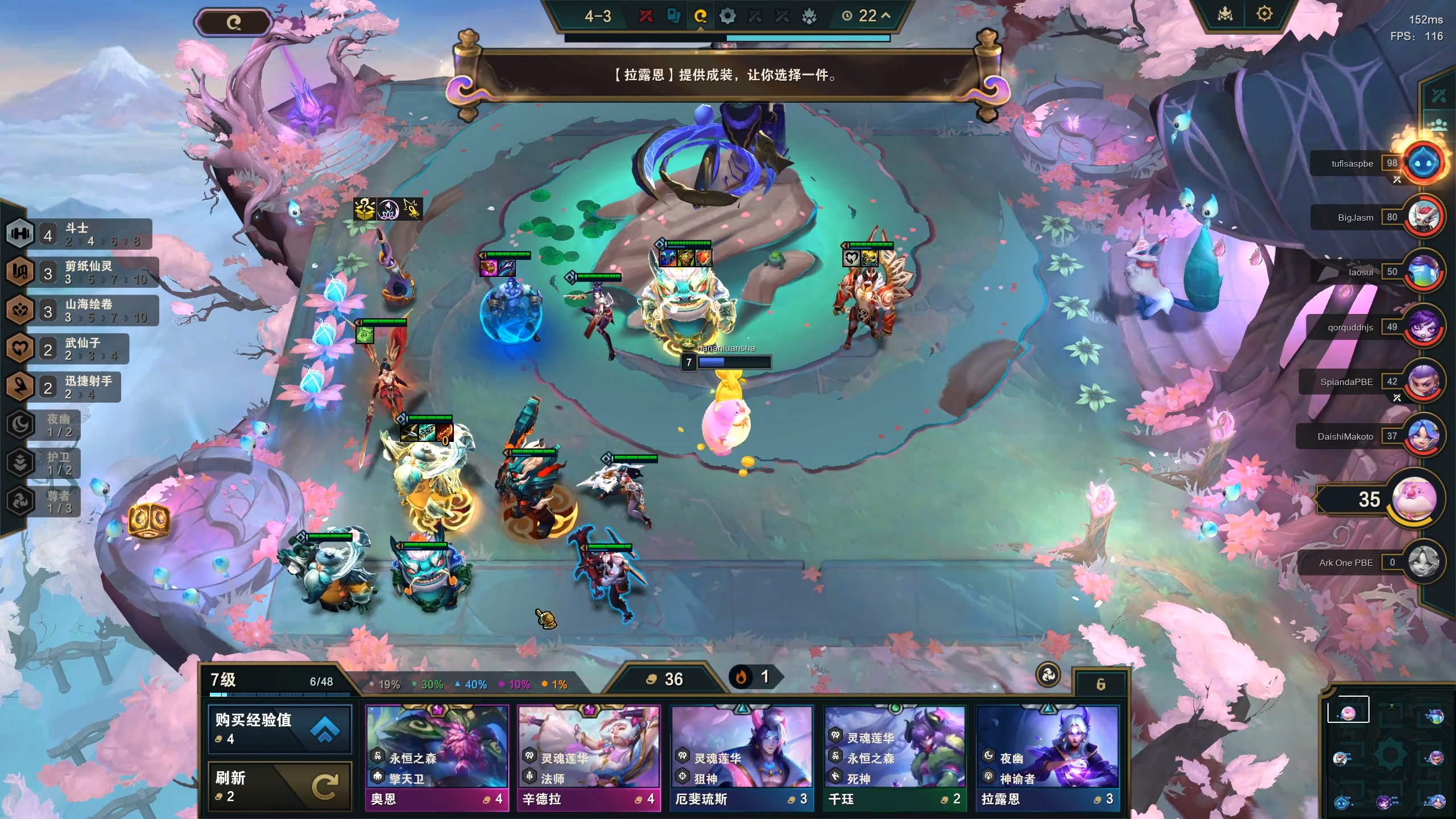Toggle the swirl button above the shop
This screenshot has width=1456, height=819.
coord(1048,675)
